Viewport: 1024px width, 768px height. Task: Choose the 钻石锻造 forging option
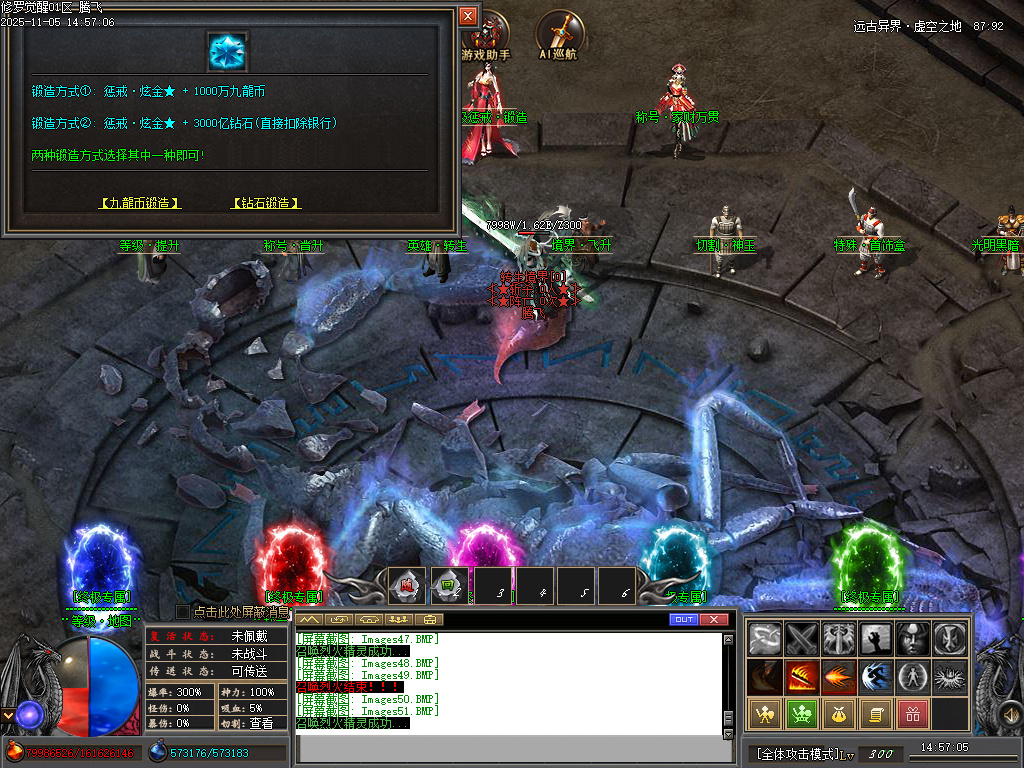(265, 203)
